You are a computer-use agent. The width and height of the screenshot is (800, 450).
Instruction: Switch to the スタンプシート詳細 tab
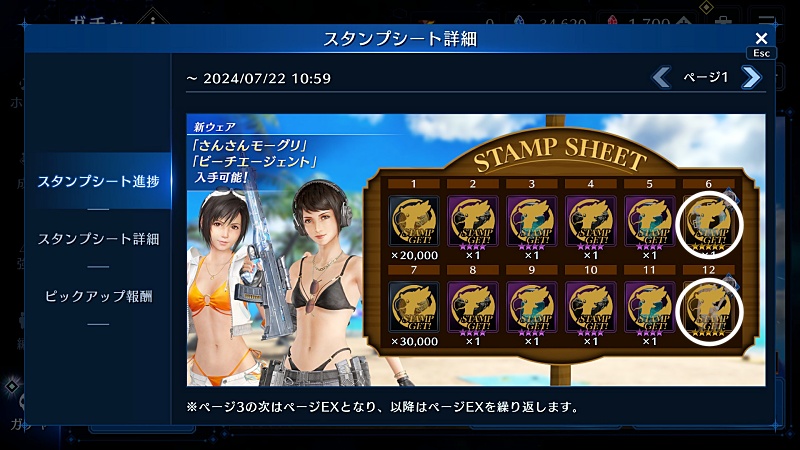[98, 239]
